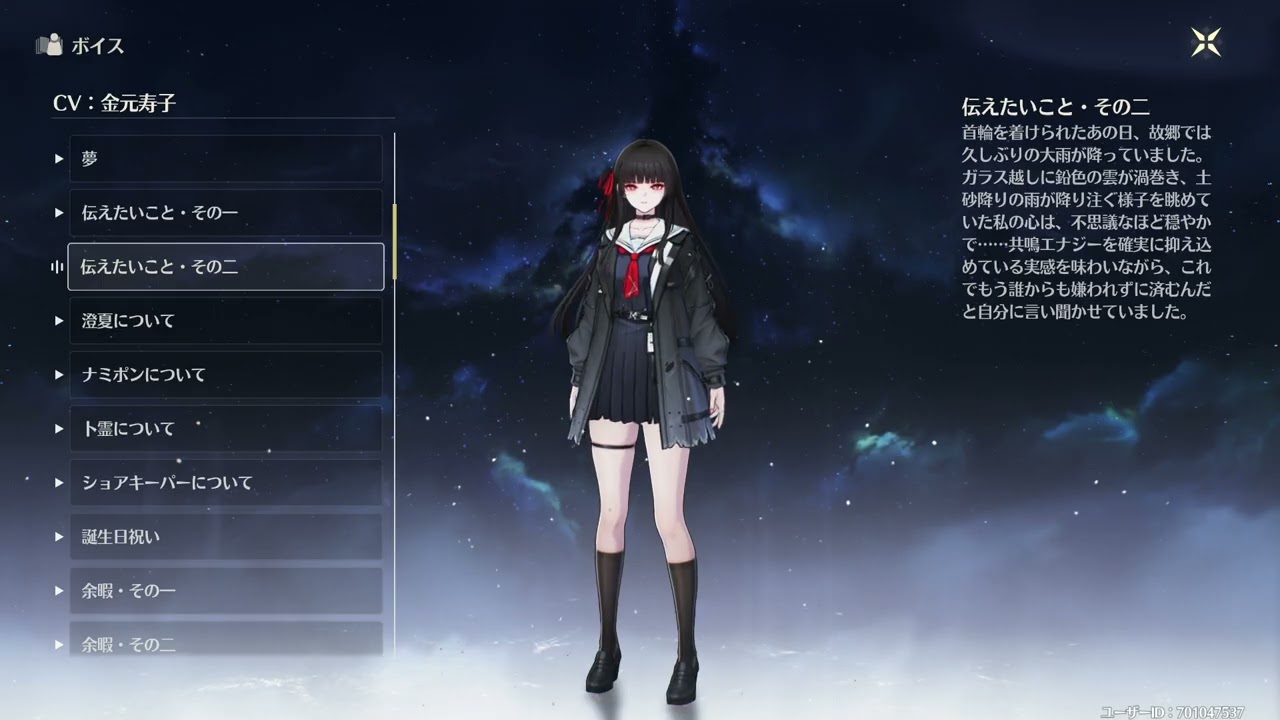This screenshot has height=720, width=1280.
Task: Play the ショアキーパーについて voice line
Action: [x=225, y=483]
